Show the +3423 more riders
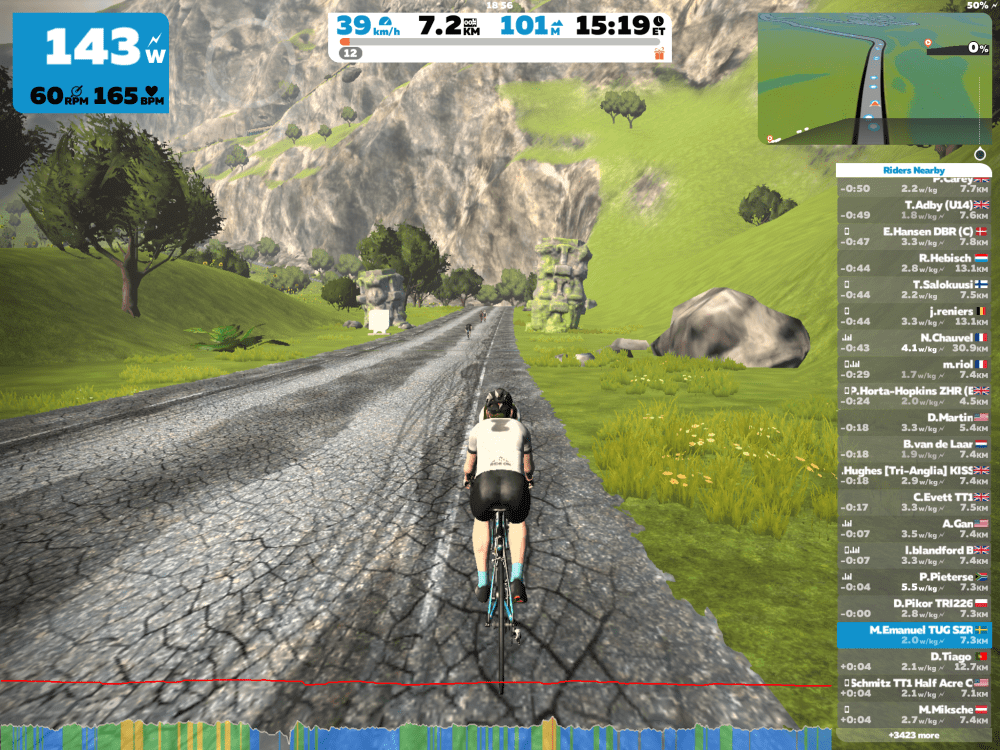This screenshot has width=1000, height=750. [913, 736]
